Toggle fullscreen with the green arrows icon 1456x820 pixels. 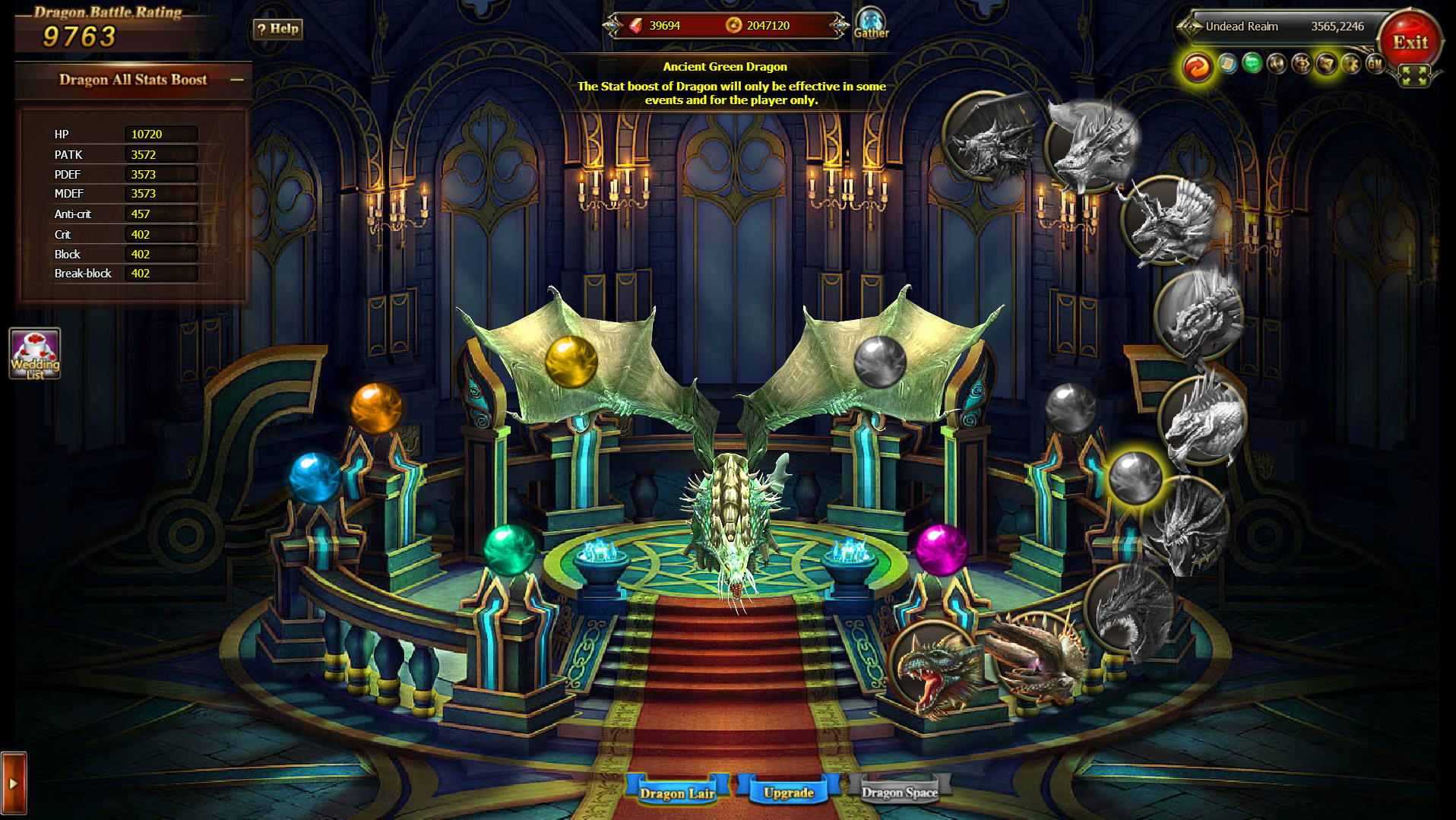point(1415,75)
